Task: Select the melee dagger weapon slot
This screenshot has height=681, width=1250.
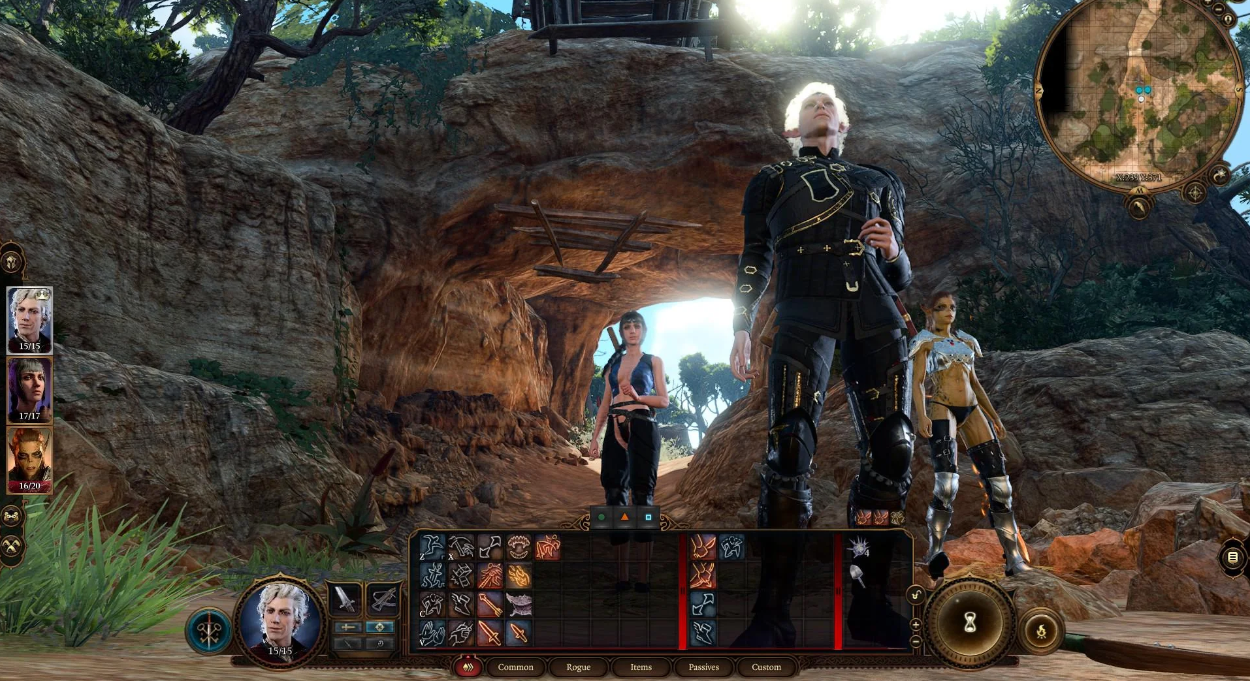Action: pyautogui.click(x=345, y=600)
